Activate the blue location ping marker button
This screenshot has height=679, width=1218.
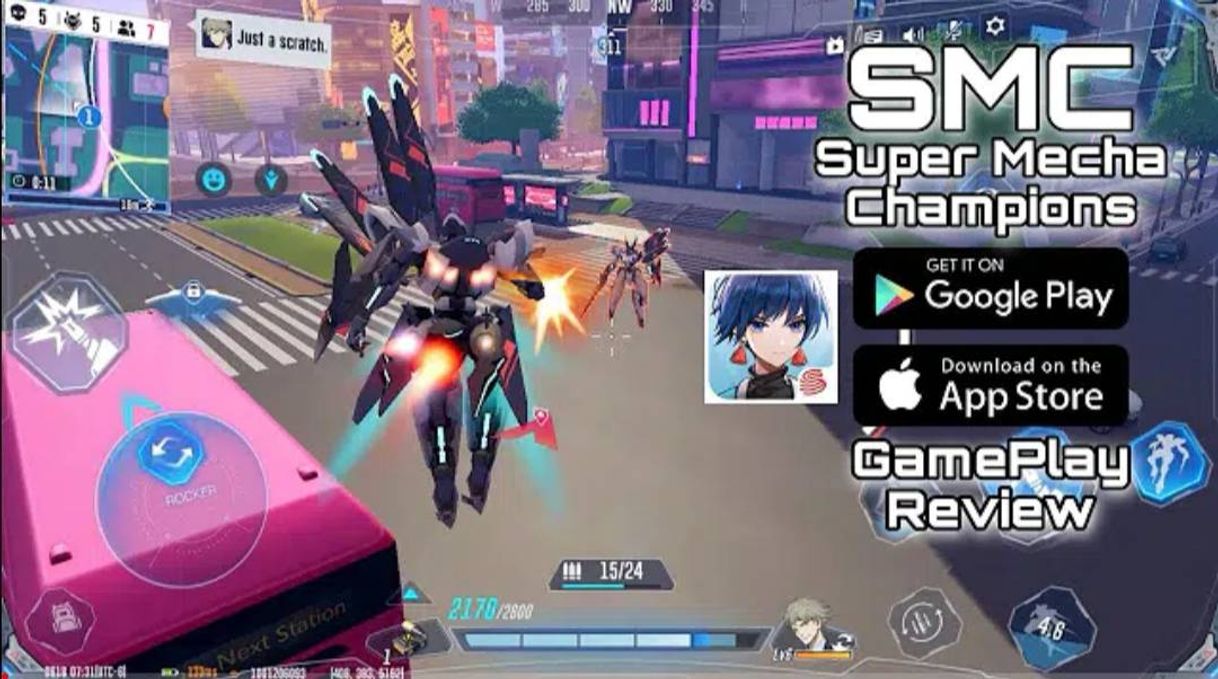pos(270,180)
